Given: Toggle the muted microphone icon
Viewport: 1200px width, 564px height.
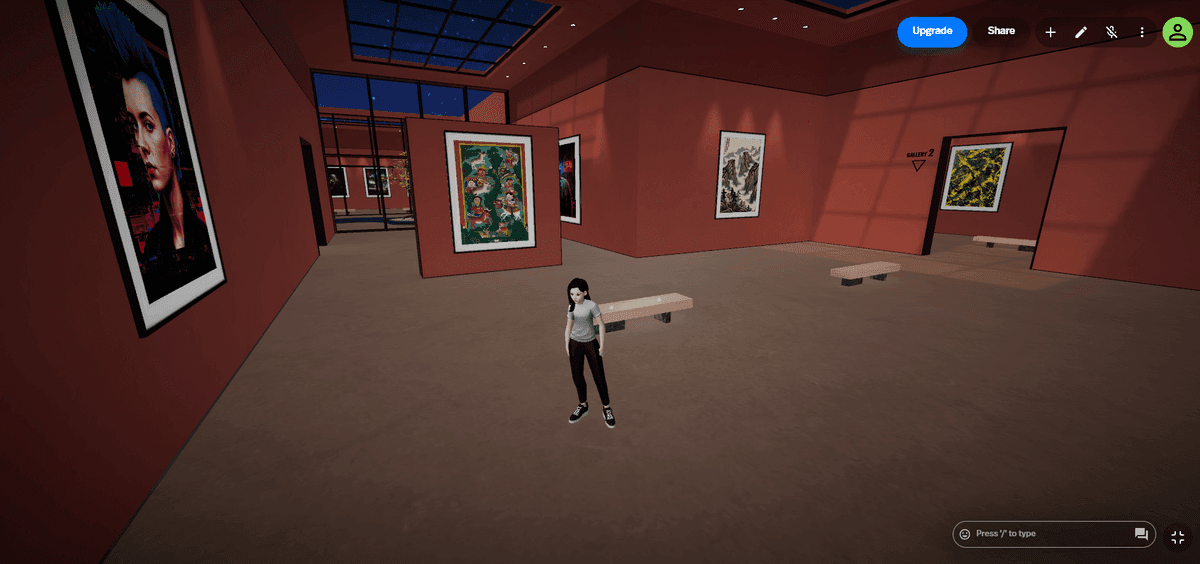Looking at the screenshot, I should point(1111,33).
